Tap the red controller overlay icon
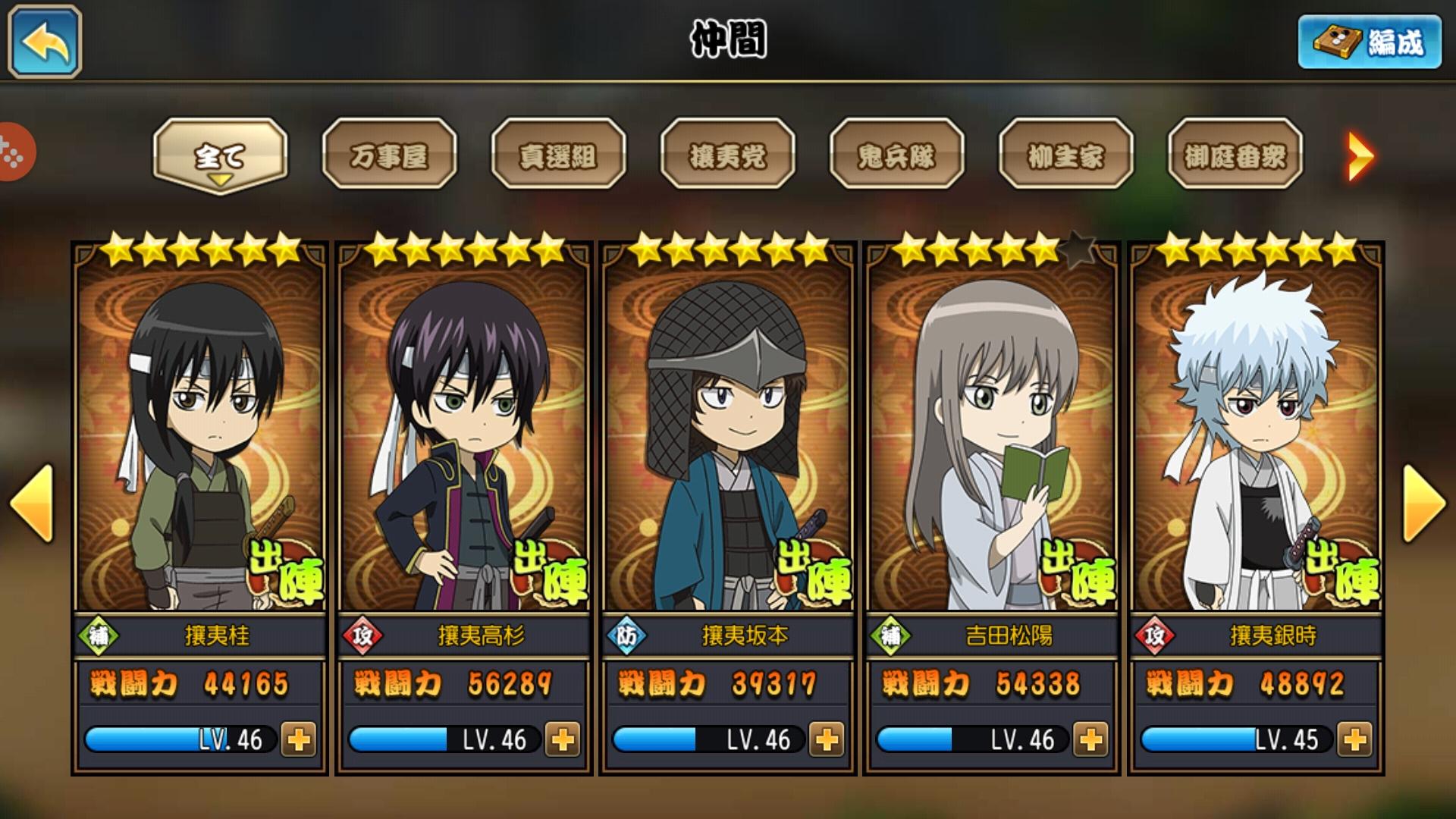The image size is (1456, 819). [x=14, y=152]
